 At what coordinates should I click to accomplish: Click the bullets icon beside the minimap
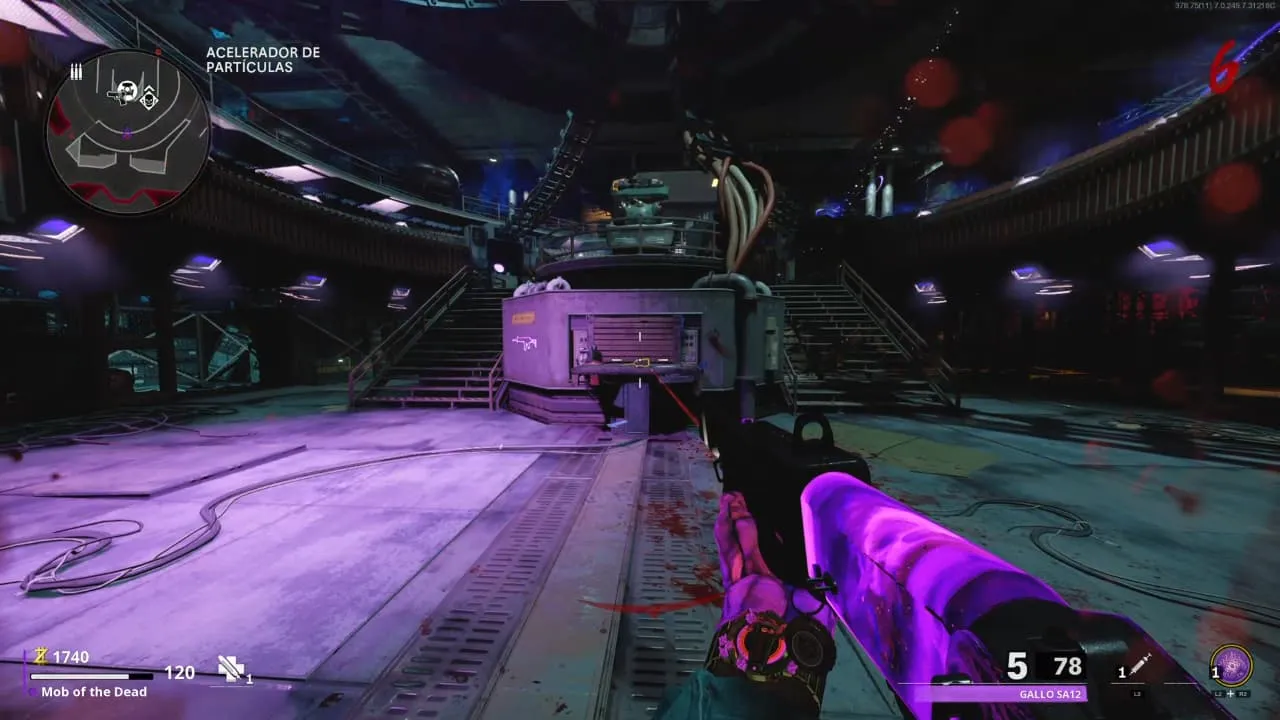click(76, 71)
